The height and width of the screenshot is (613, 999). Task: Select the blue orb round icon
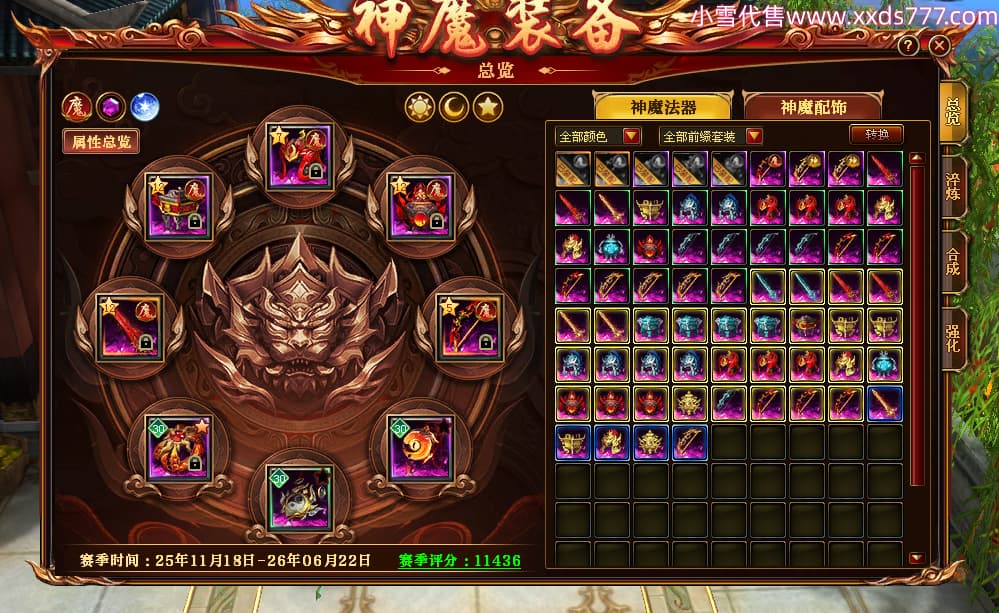[145, 106]
